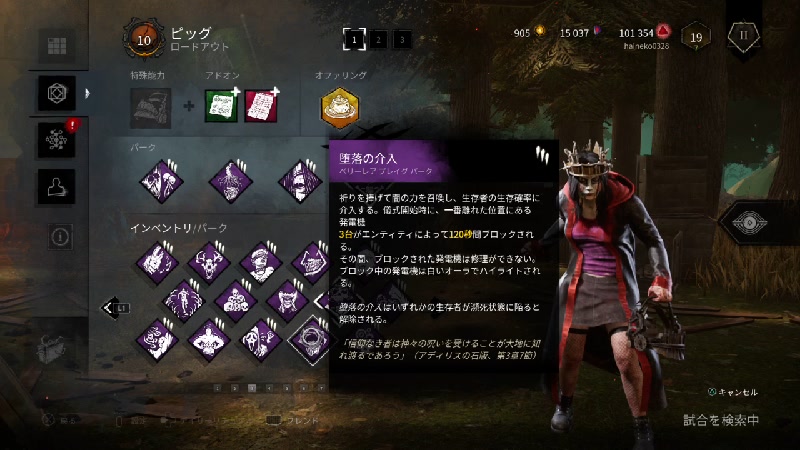Select the yellow offering slot

coord(340,108)
